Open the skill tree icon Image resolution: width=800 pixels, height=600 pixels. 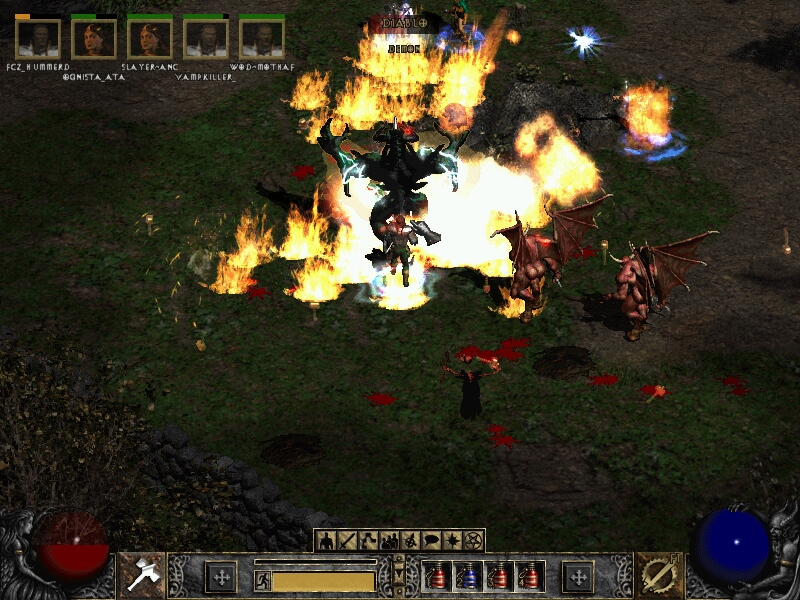(x=368, y=541)
